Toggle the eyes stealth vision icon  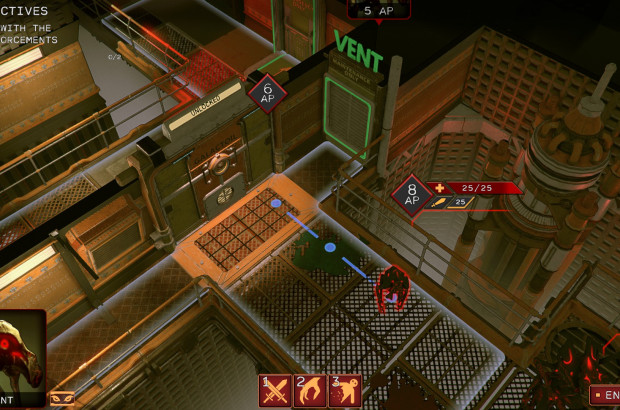pyautogui.click(x=62, y=398)
